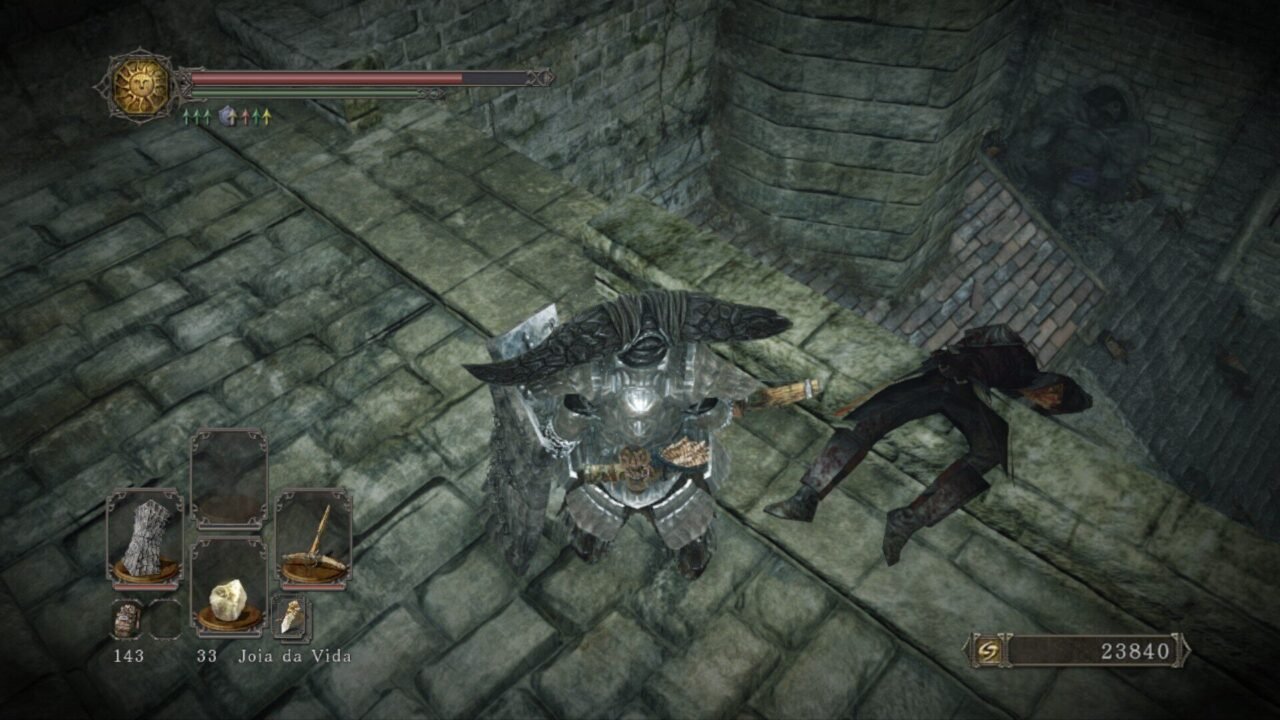Click the shield-with-arrow status buff icon
Viewport: 1280px width, 720px height.
pos(227,117)
